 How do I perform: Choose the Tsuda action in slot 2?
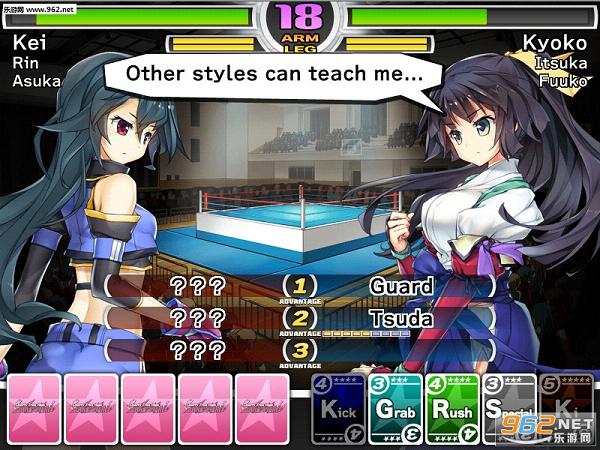click(x=400, y=319)
